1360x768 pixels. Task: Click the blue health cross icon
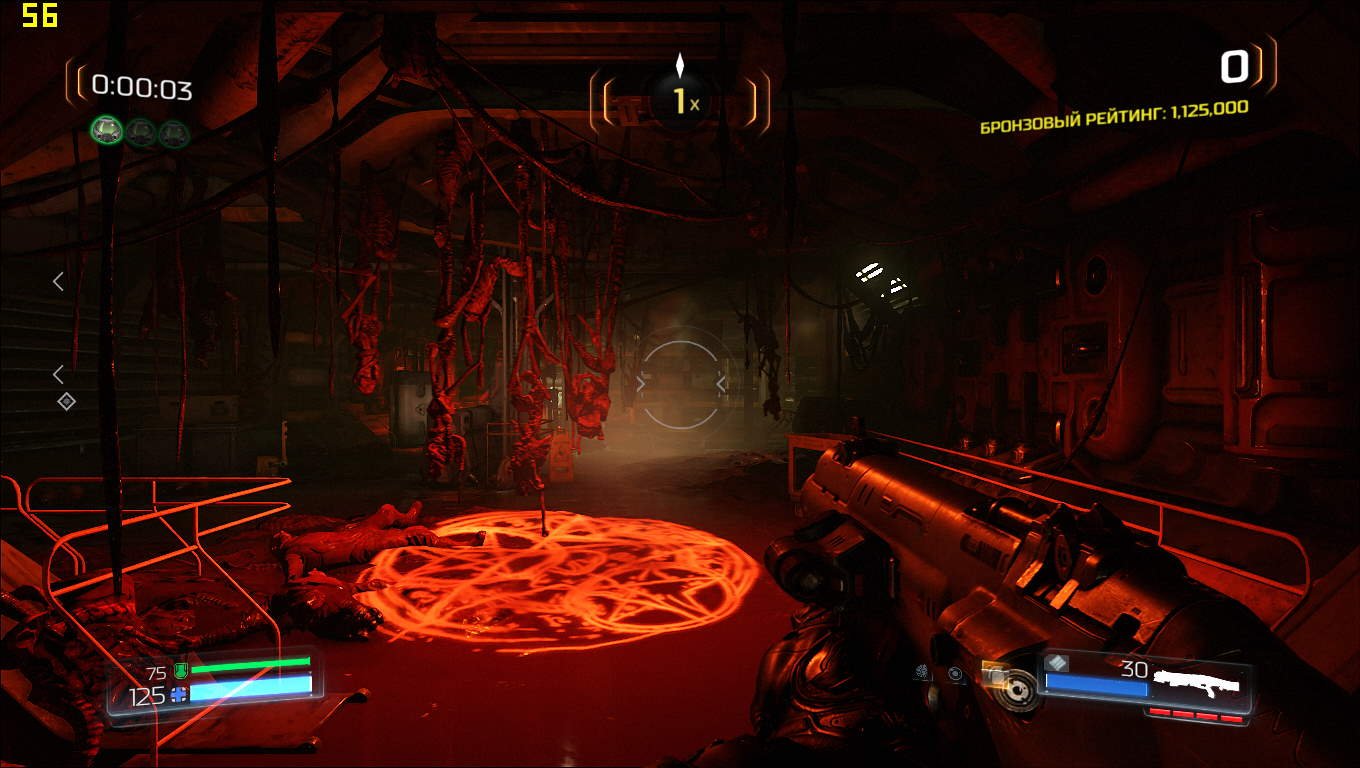[178, 694]
